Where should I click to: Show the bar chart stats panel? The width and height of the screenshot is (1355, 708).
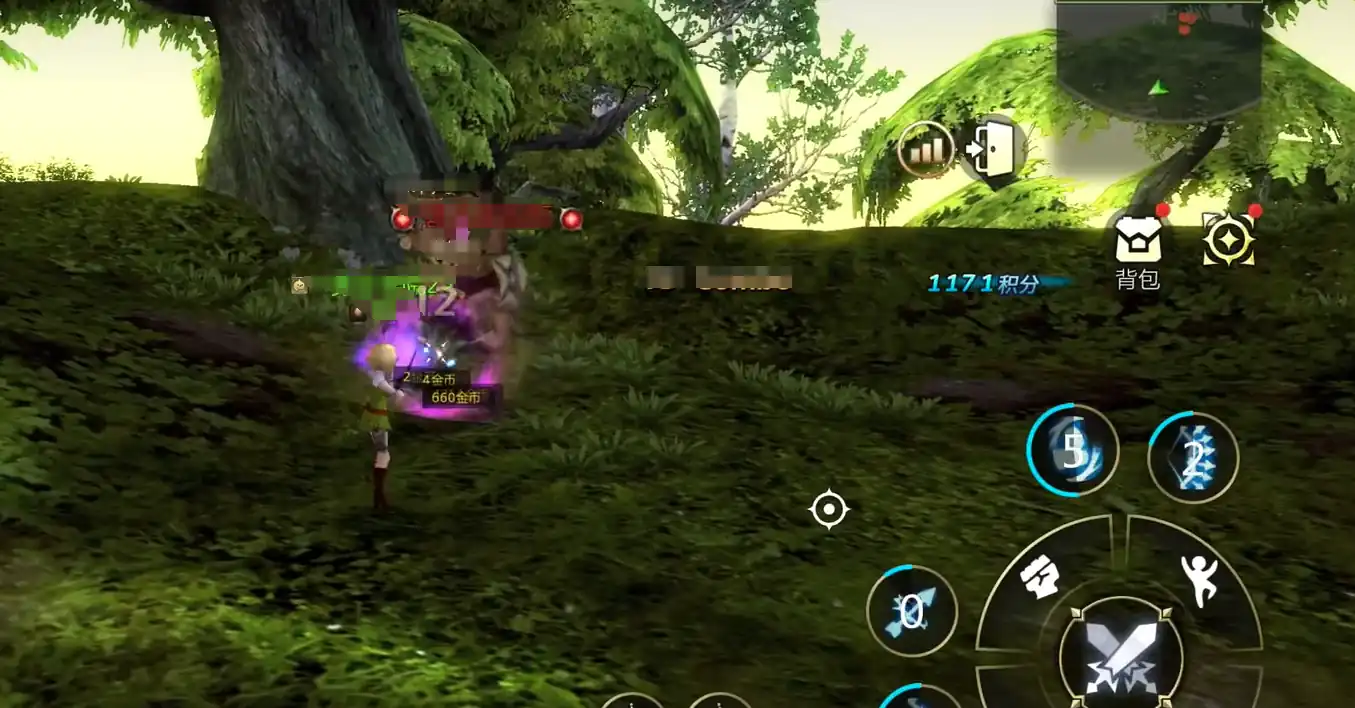[926, 151]
